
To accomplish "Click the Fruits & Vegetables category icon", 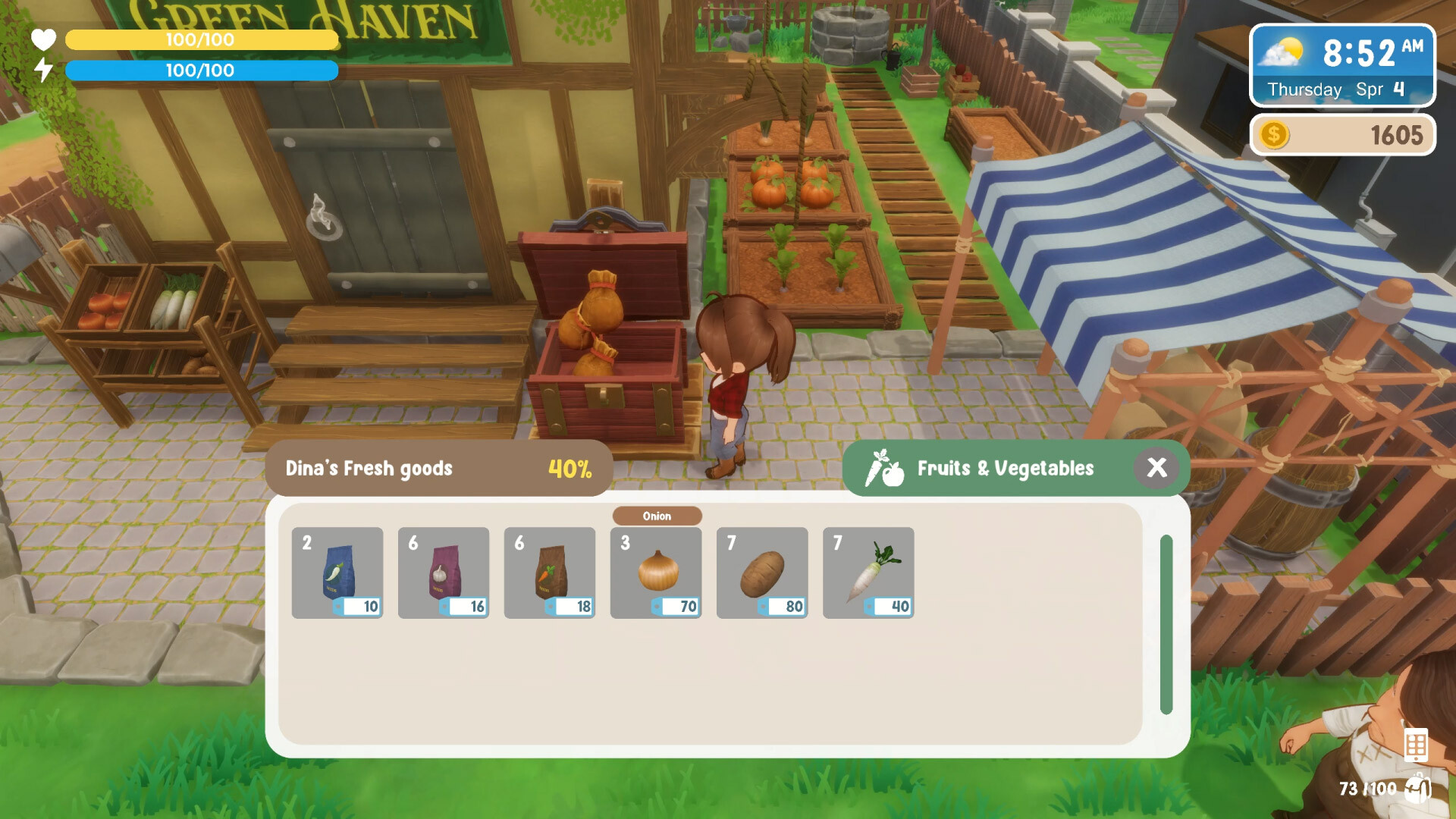I will coord(885,468).
